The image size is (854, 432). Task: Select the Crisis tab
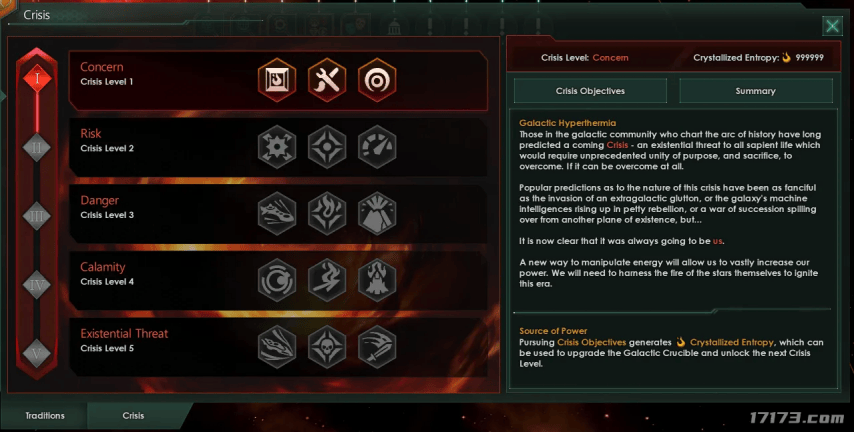(133, 415)
